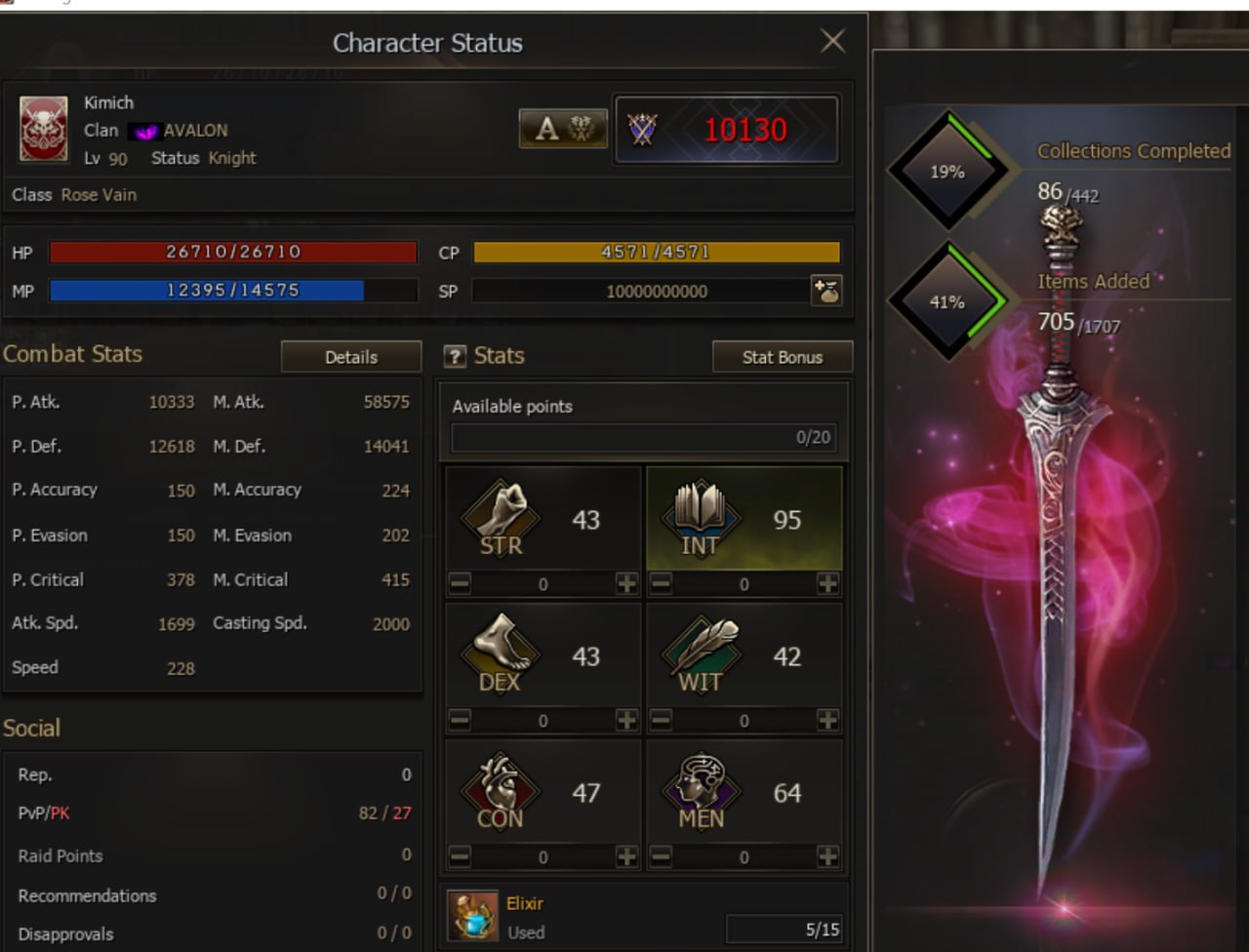
Task: Close the Character Status window
Action: [x=832, y=41]
